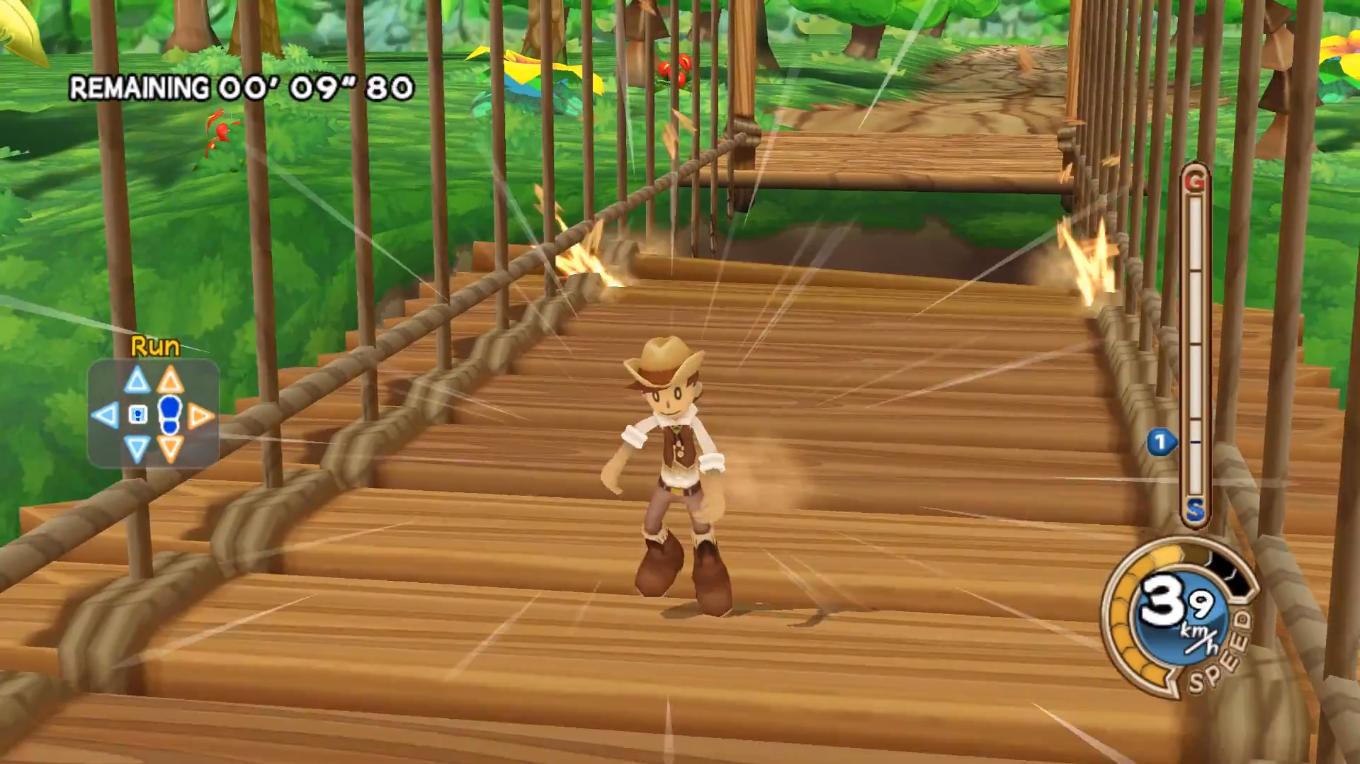Select the blue down arrow in the Run panel

coord(135,446)
